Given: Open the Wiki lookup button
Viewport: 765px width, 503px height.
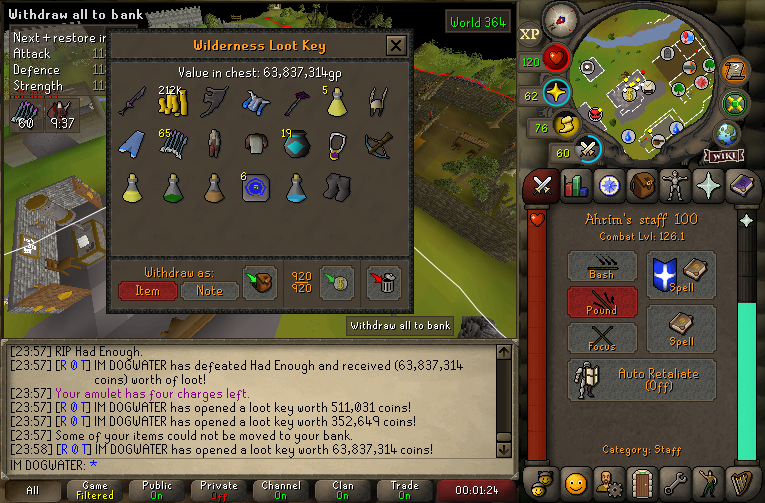Looking at the screenshot, I should pos(723,156).
